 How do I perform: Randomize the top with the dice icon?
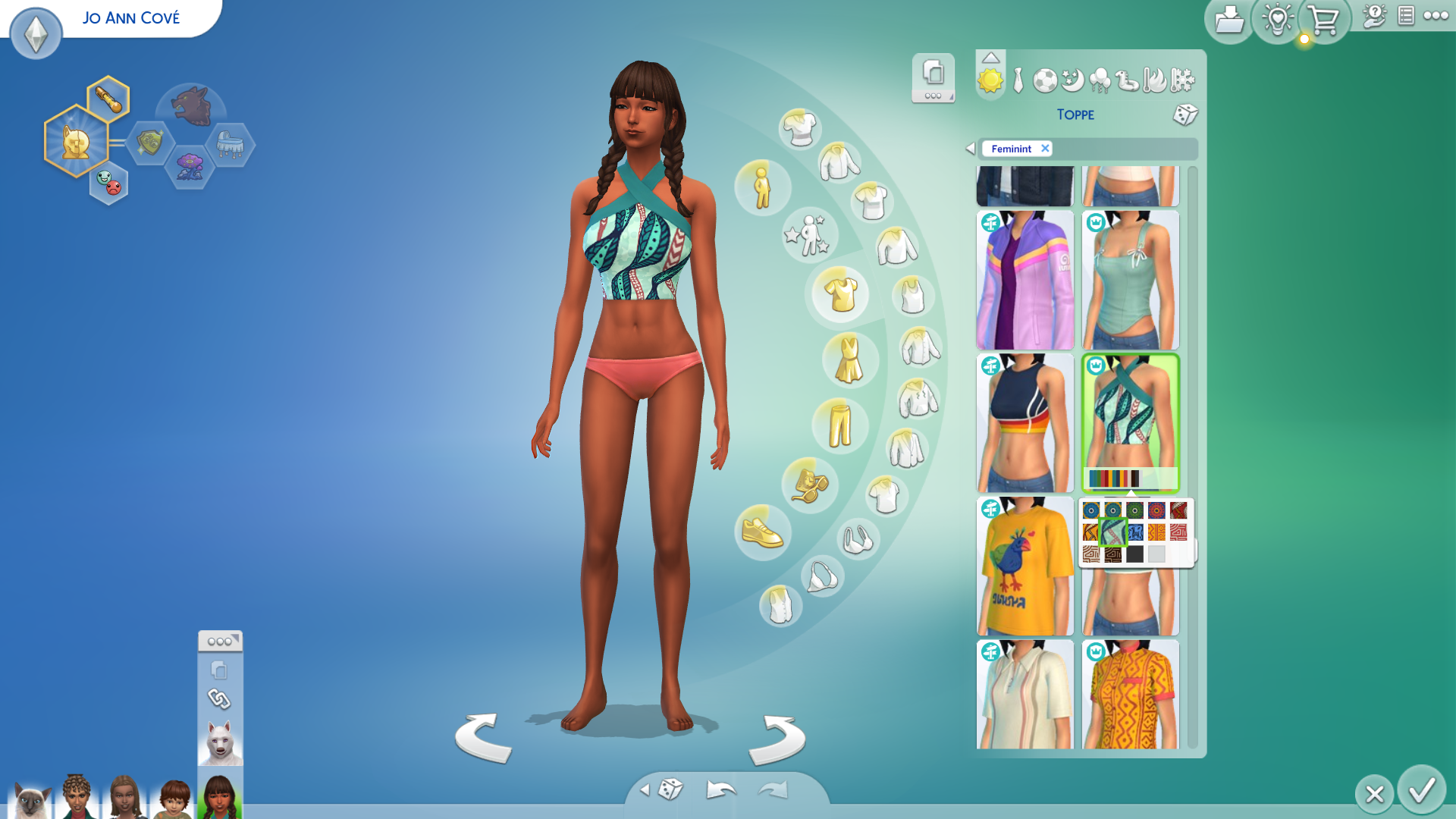1185,115
